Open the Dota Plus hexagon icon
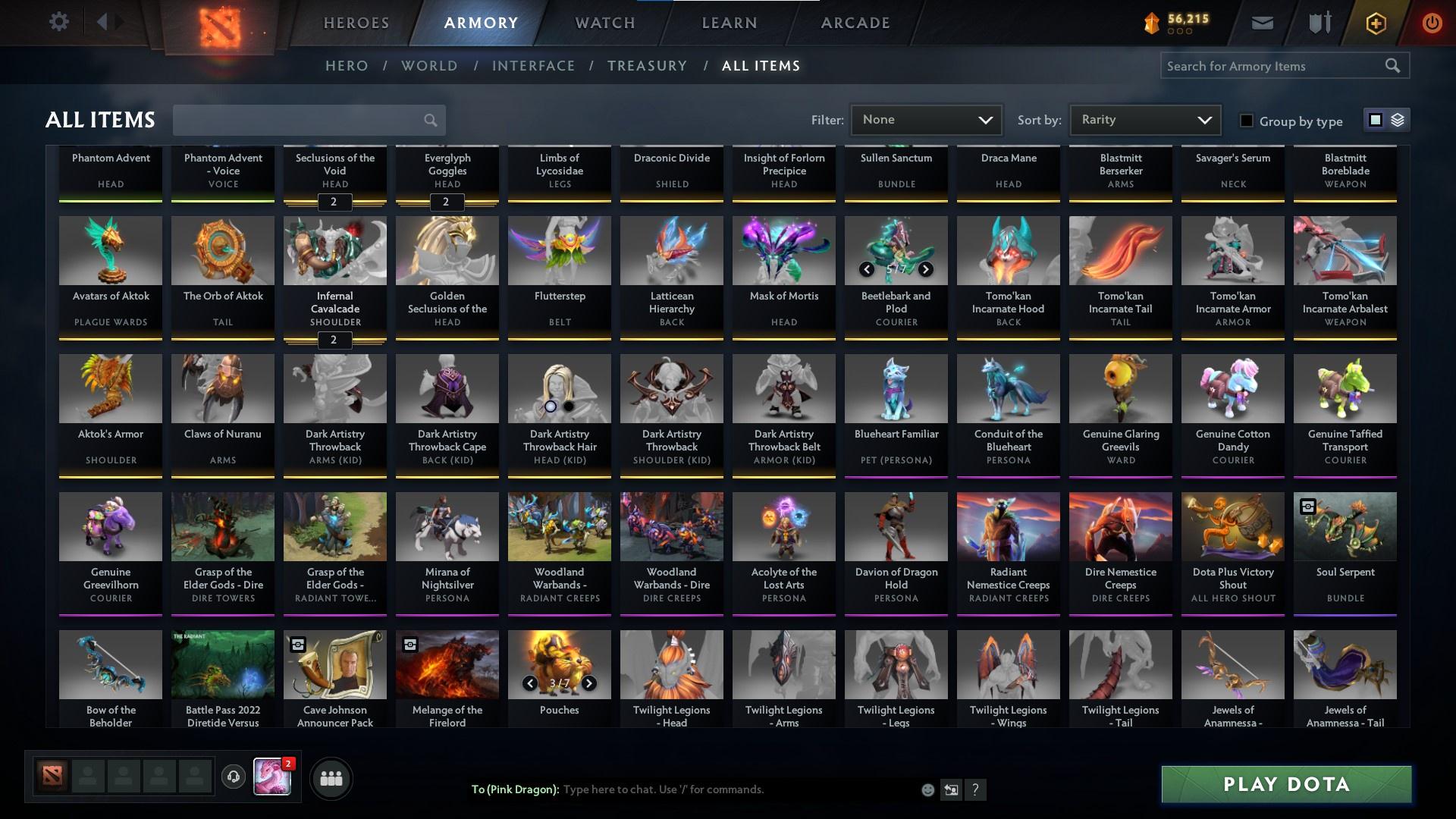Screen dimensions: 1456x819 tap(1375, 22)
